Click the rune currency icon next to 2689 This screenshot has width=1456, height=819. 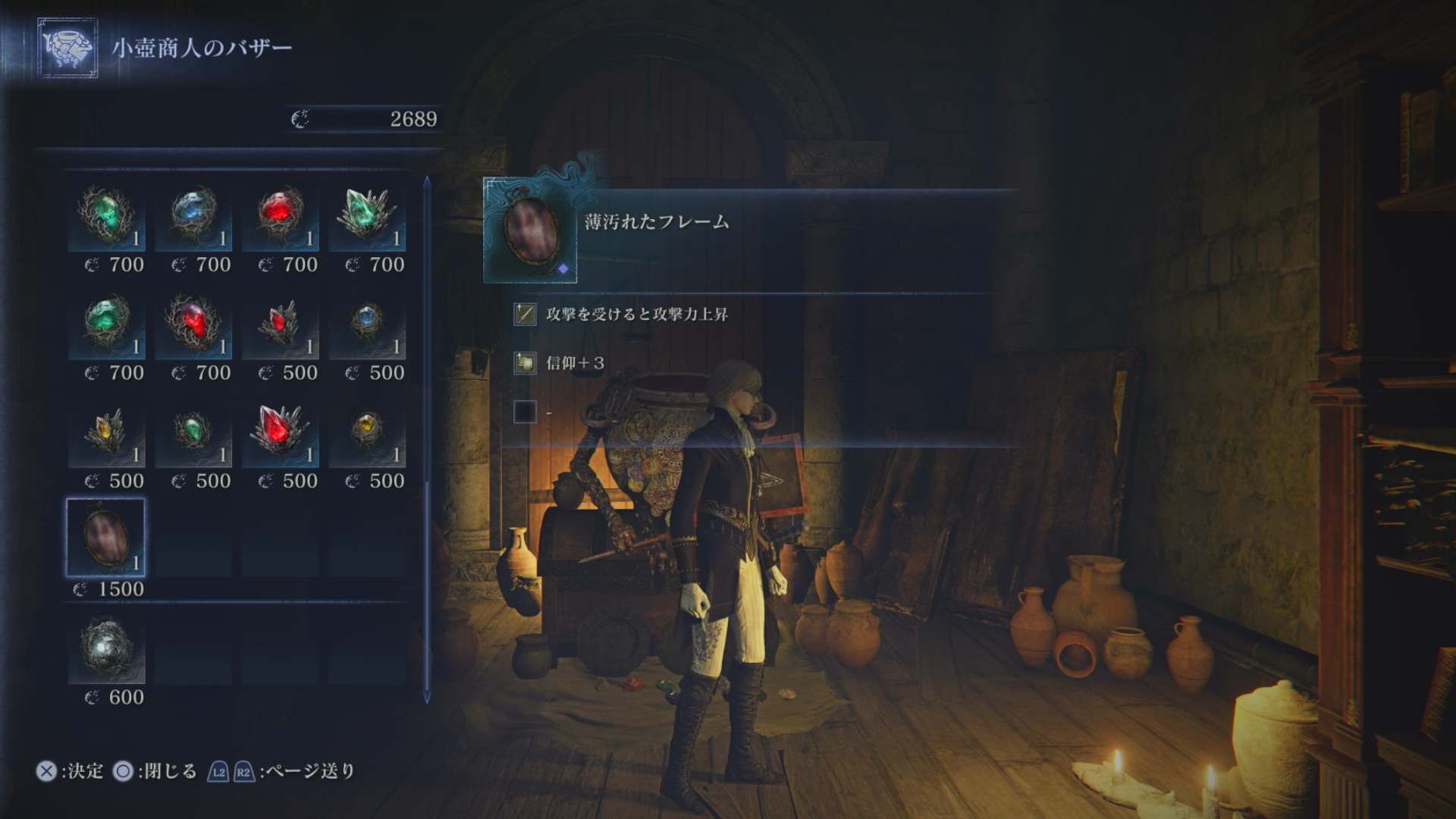(301, 118)
